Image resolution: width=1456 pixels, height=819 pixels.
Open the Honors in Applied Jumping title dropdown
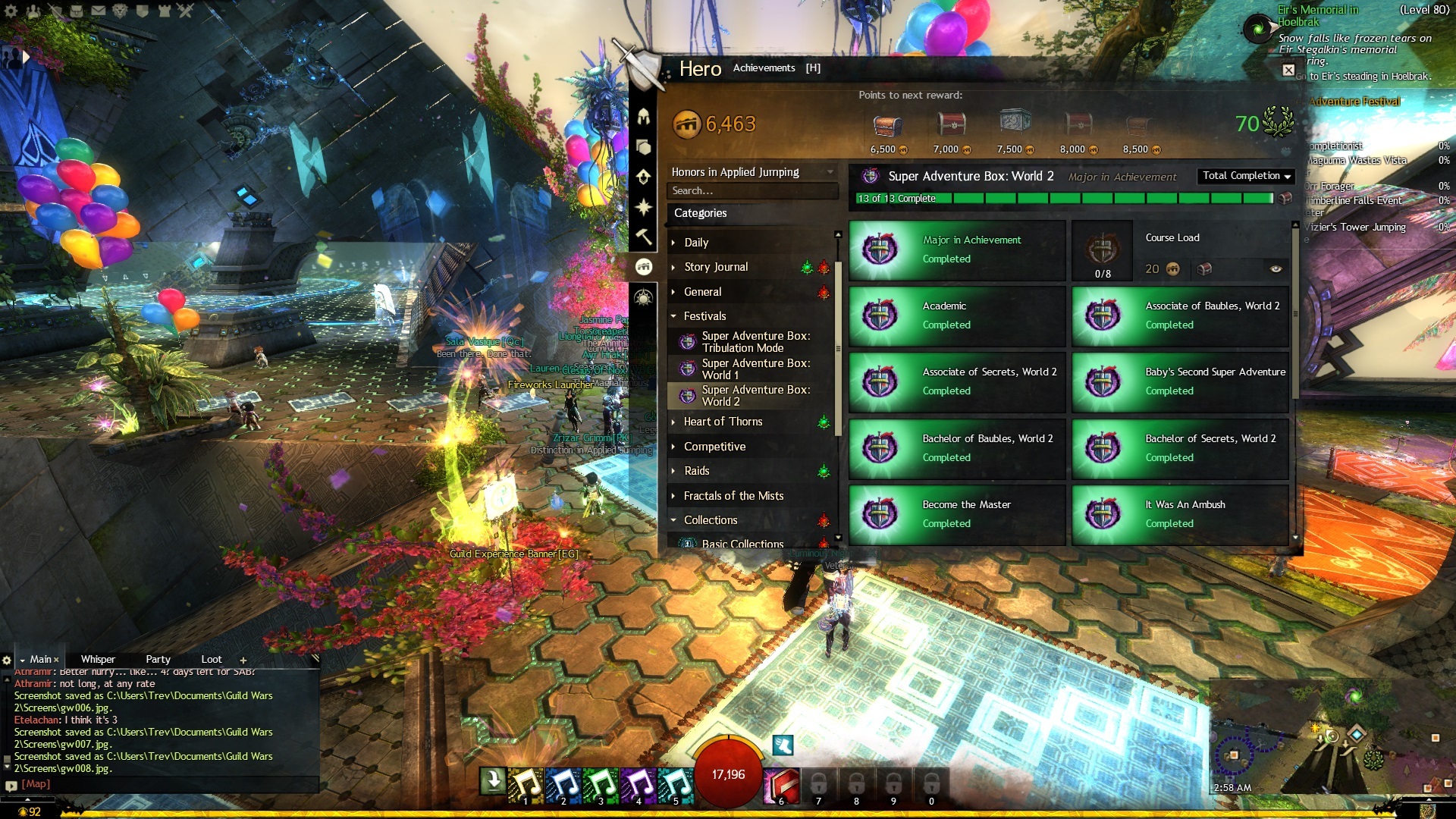752,172
